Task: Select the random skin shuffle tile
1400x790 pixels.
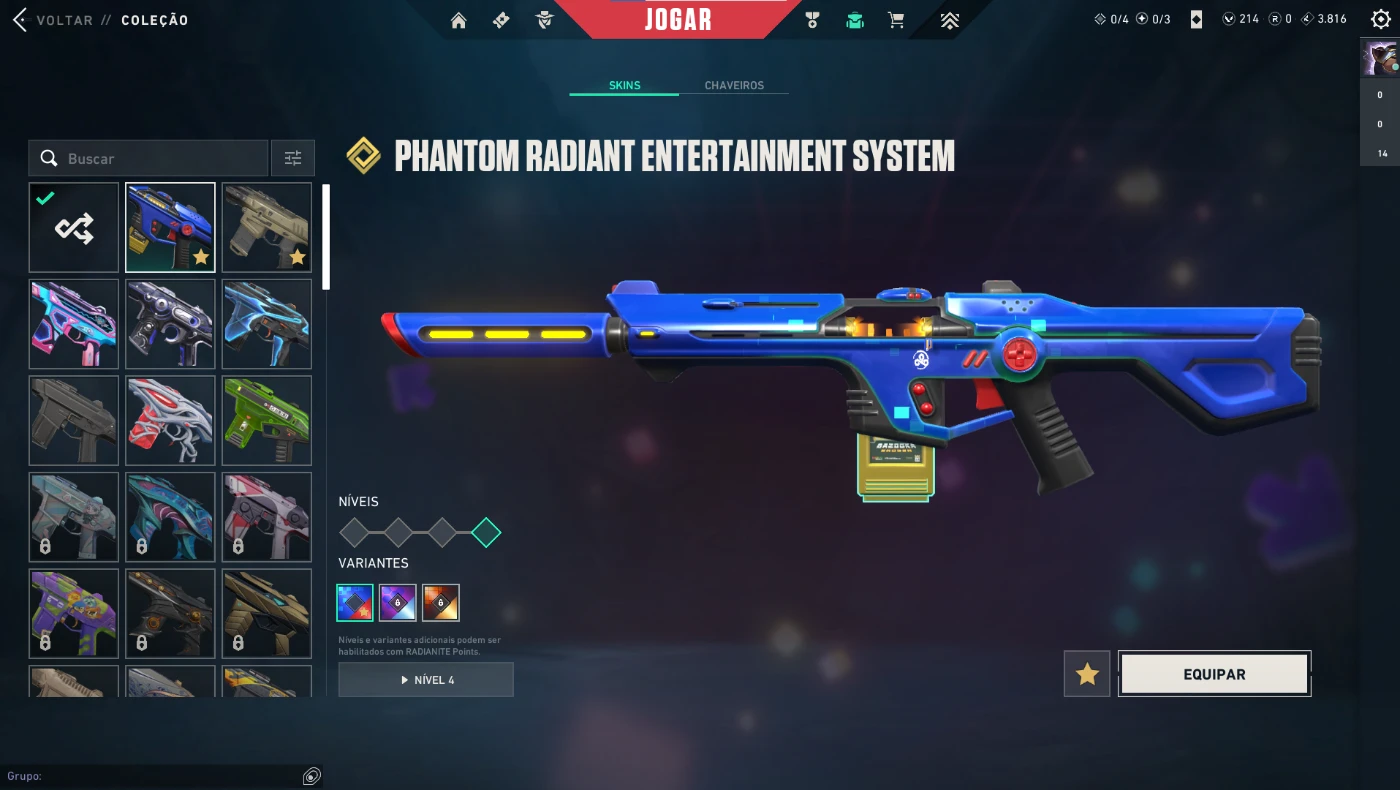Action: tap(74, 228)
